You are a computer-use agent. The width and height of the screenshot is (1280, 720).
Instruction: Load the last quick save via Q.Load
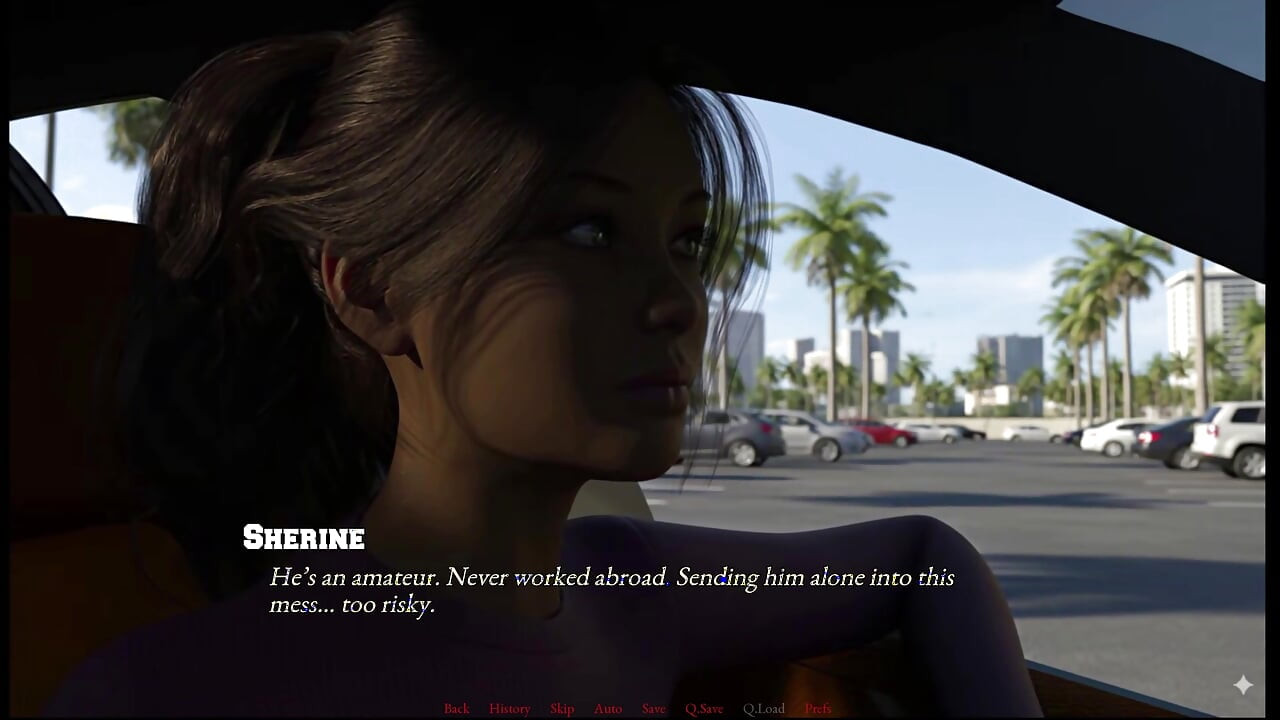(x=764, y=708)
